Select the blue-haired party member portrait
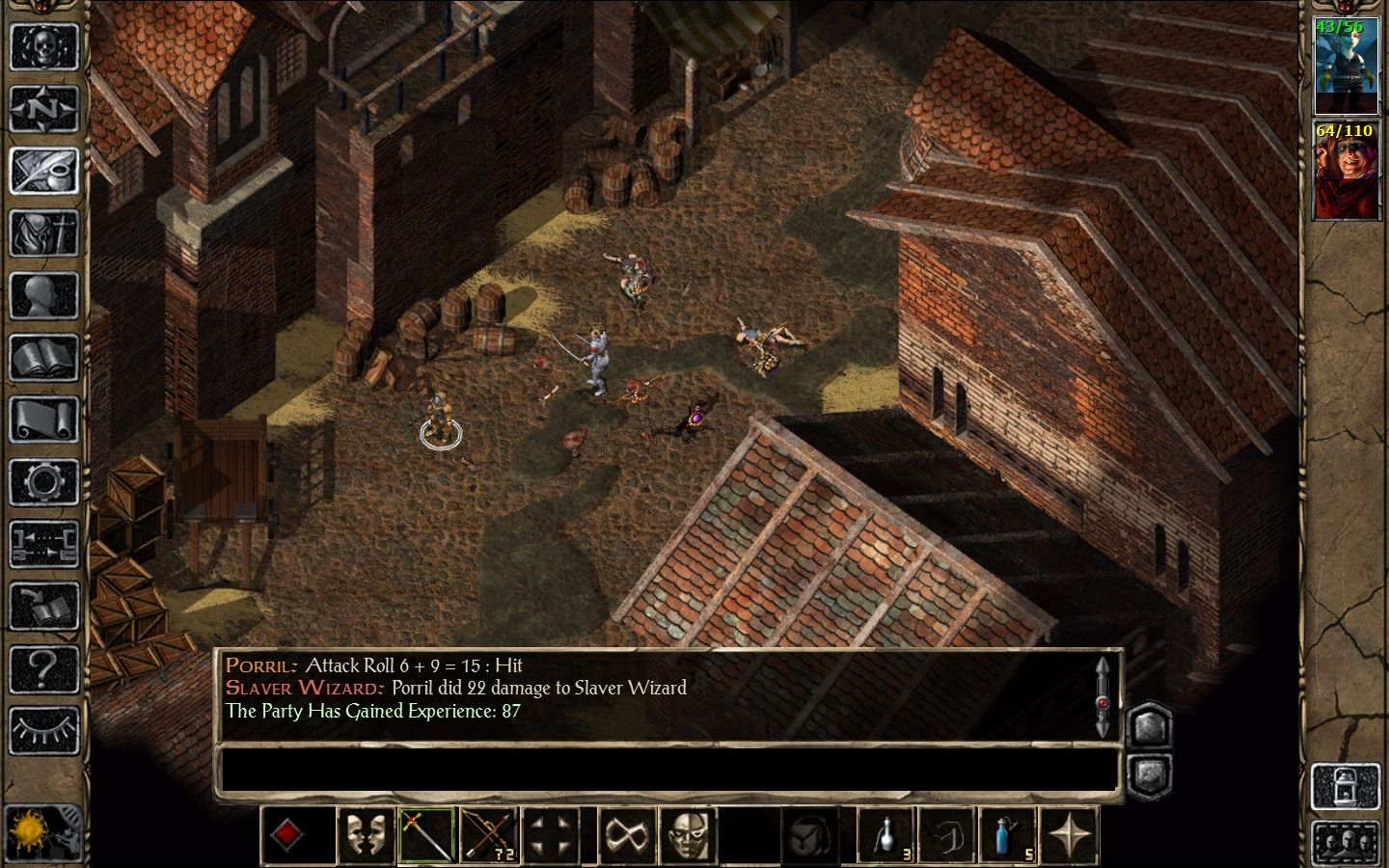Viewport: 1389px width, 868px height. click(1346, 67)
